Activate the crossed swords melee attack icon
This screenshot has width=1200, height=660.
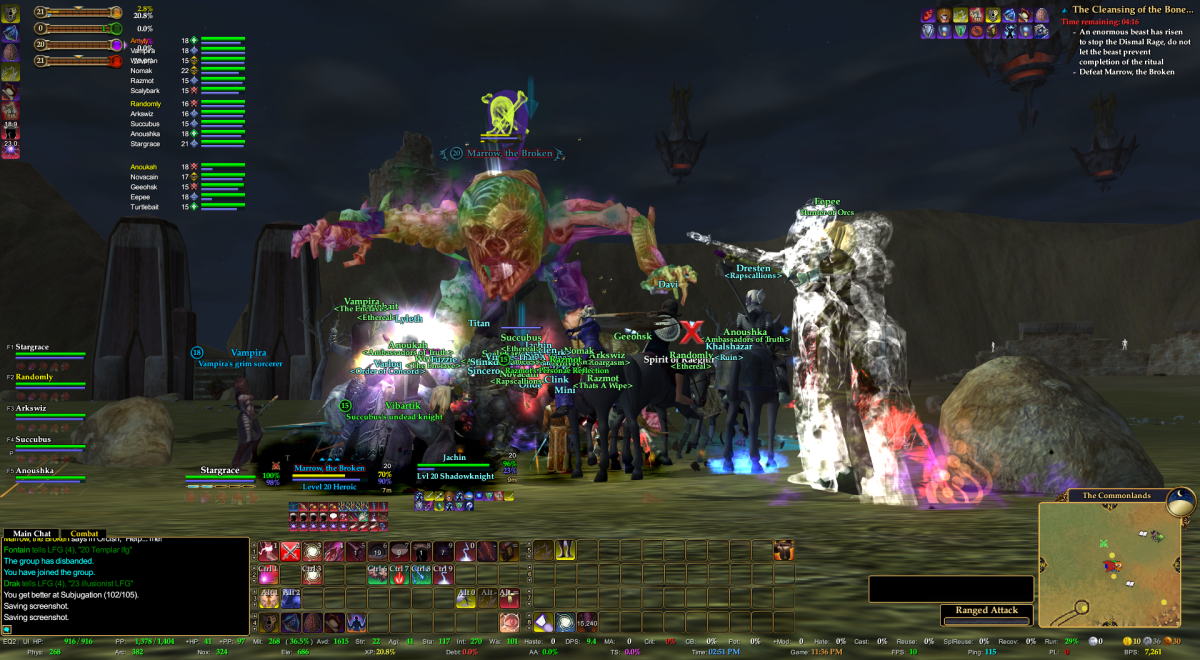click(x=291, y=550)
